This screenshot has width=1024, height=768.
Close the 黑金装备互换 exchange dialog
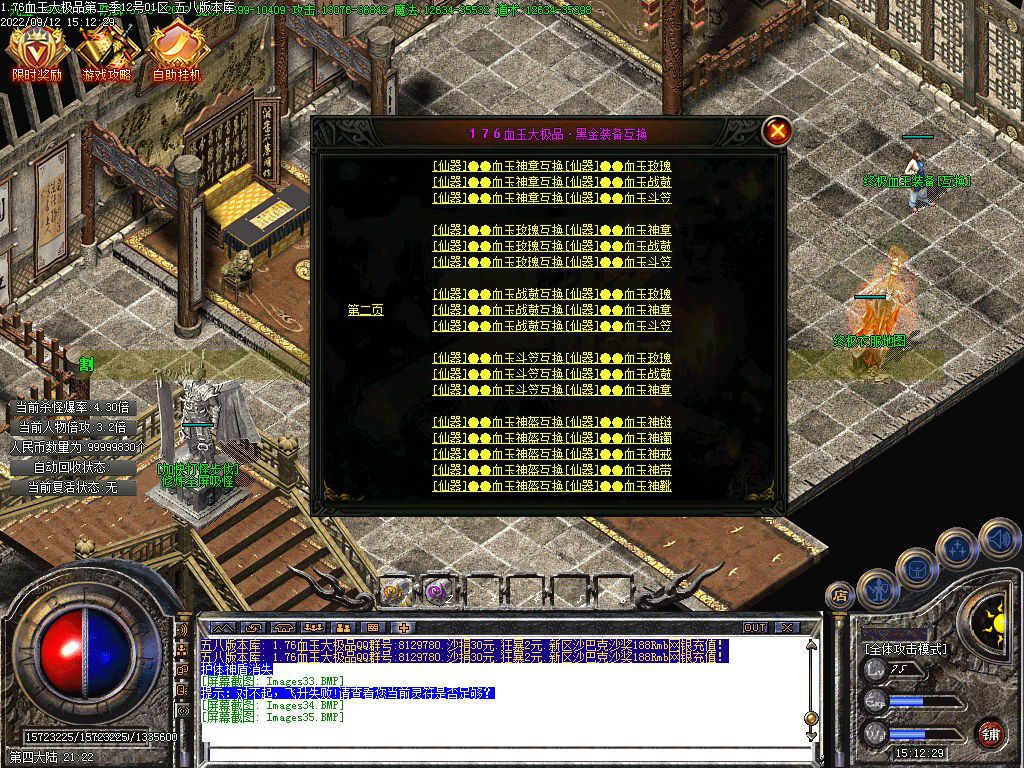777,131
